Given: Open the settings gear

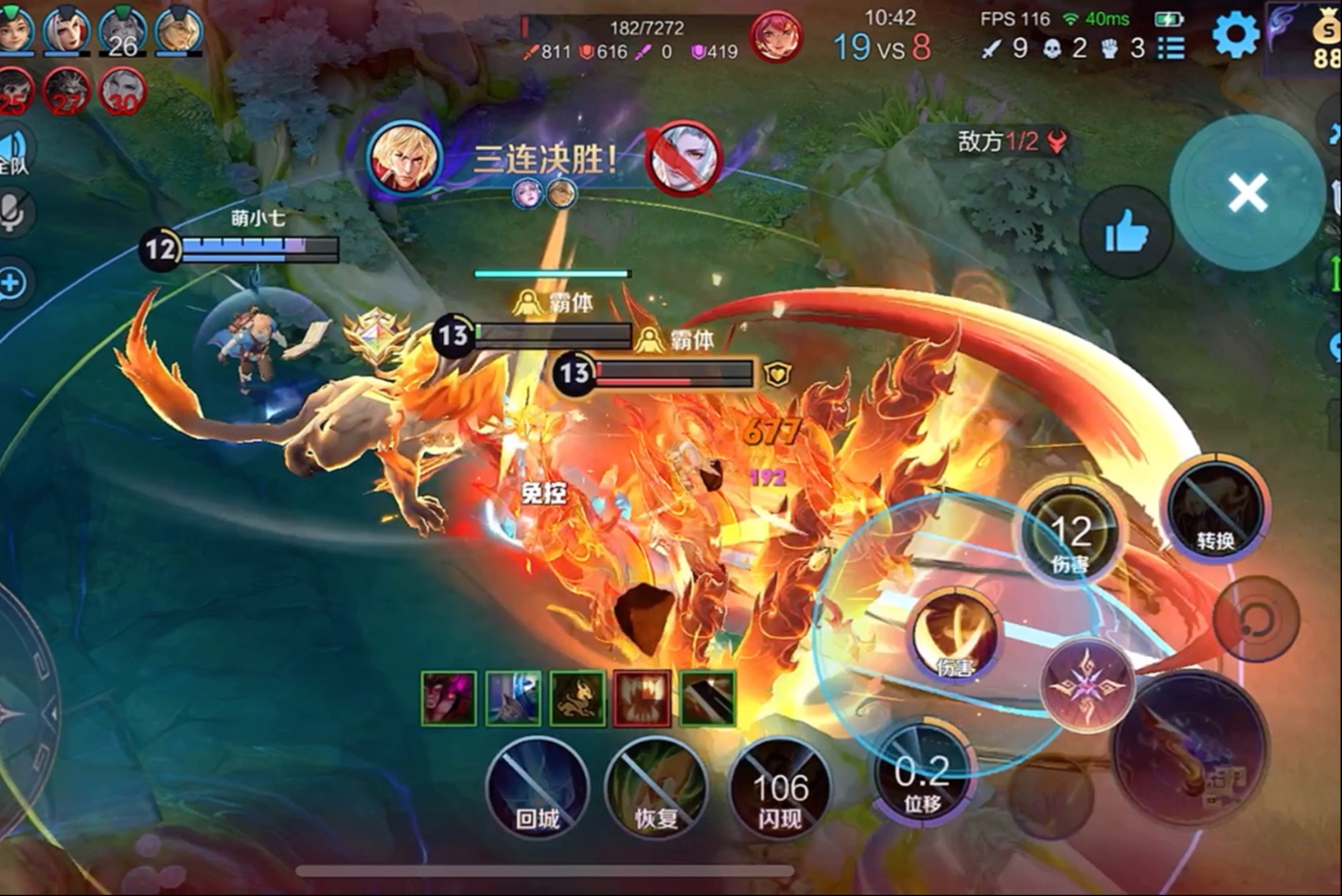Looking at the screenshot, I should (x=1235, y=37).
